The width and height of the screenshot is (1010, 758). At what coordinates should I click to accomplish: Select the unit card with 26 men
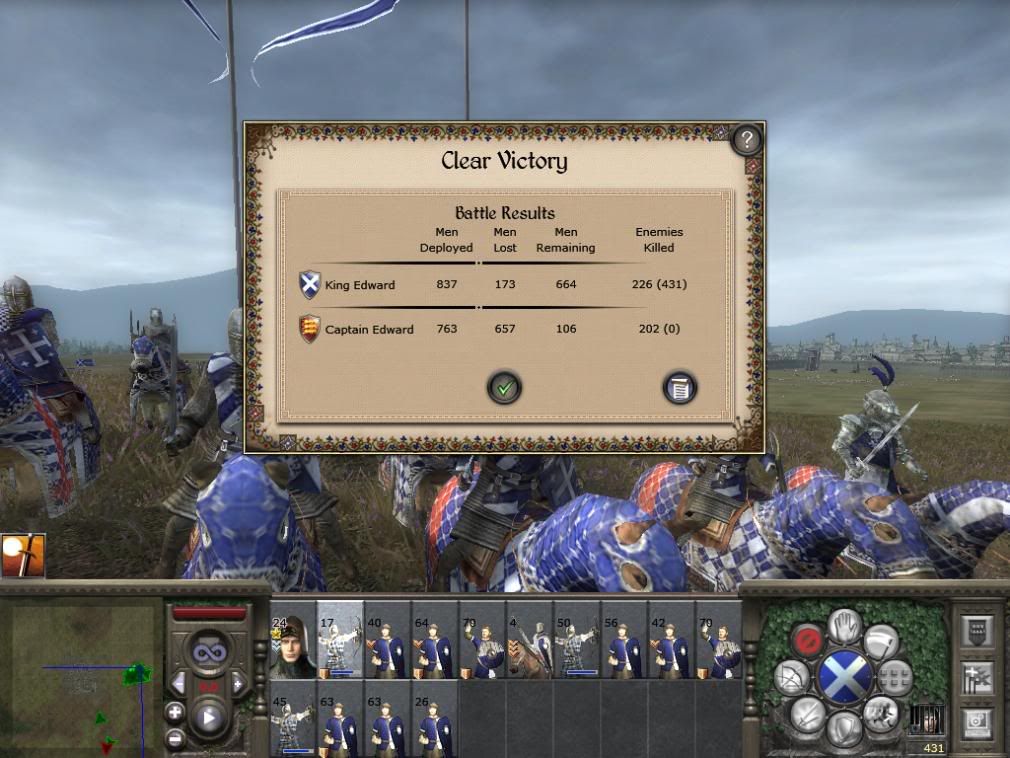coord(435,718)
